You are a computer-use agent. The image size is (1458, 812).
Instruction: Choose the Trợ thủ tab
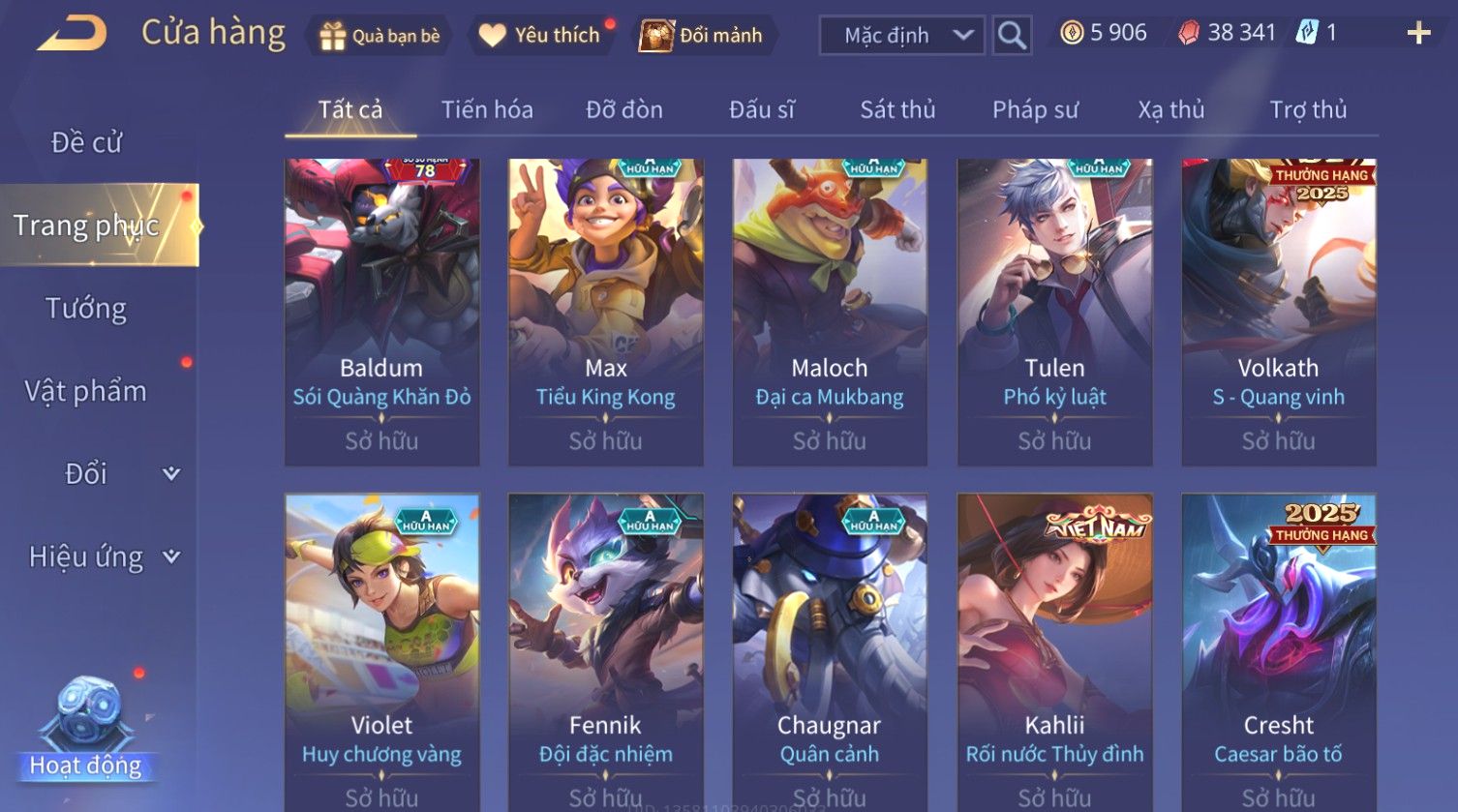[x=1308, y=110]
